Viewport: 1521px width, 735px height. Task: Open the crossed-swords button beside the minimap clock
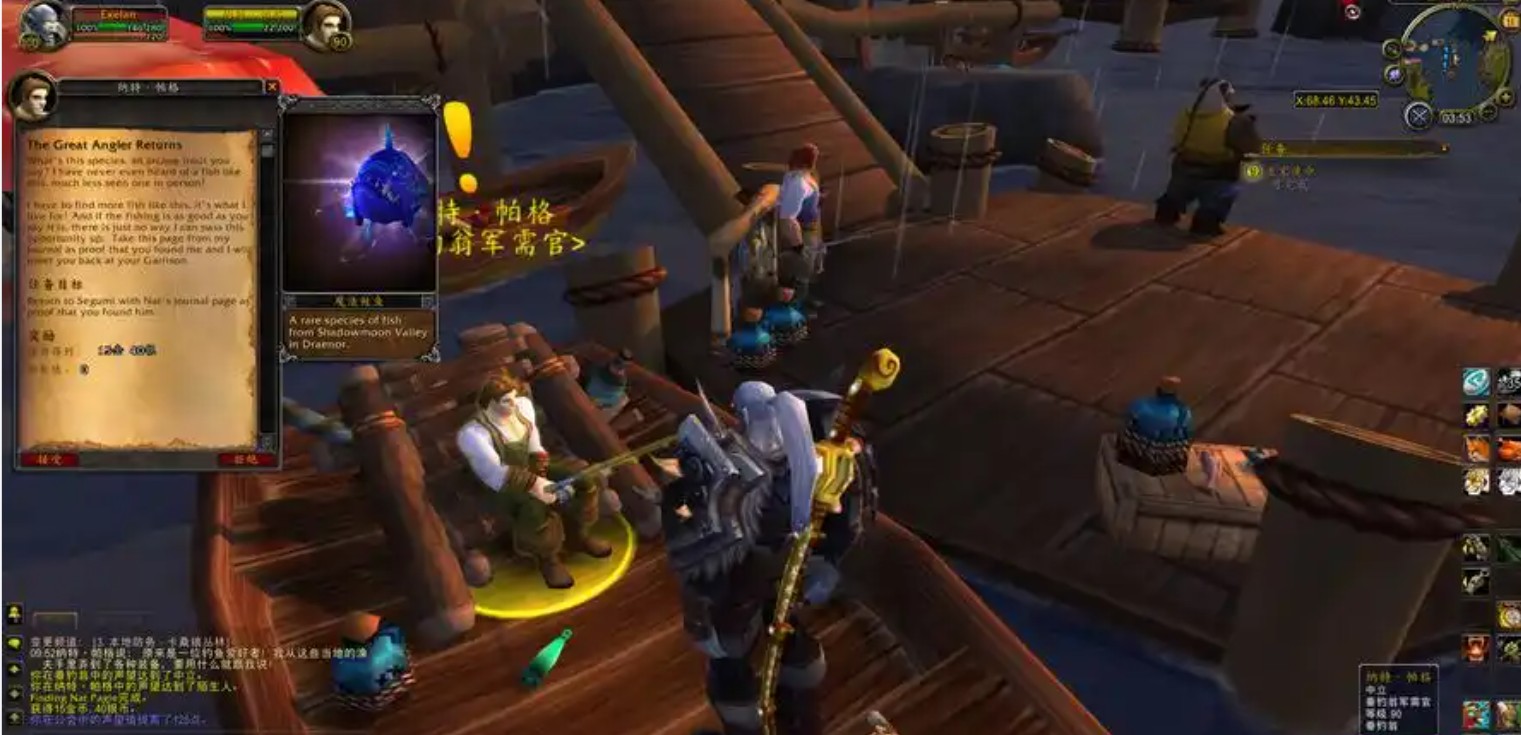pyautogui.click(x=1419, y=116)
